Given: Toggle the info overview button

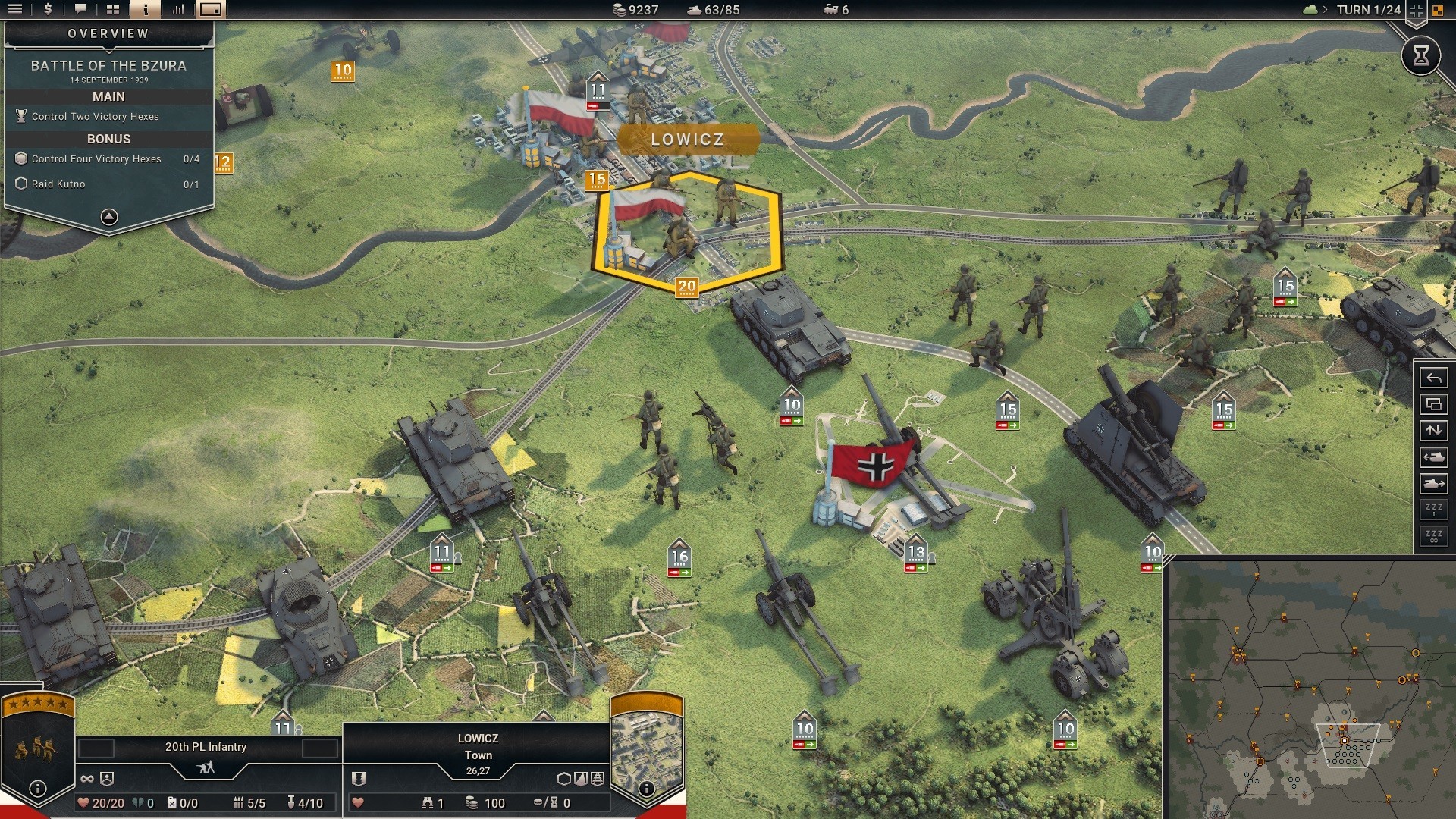Looking at the screenshot, I should coord(146,10).
